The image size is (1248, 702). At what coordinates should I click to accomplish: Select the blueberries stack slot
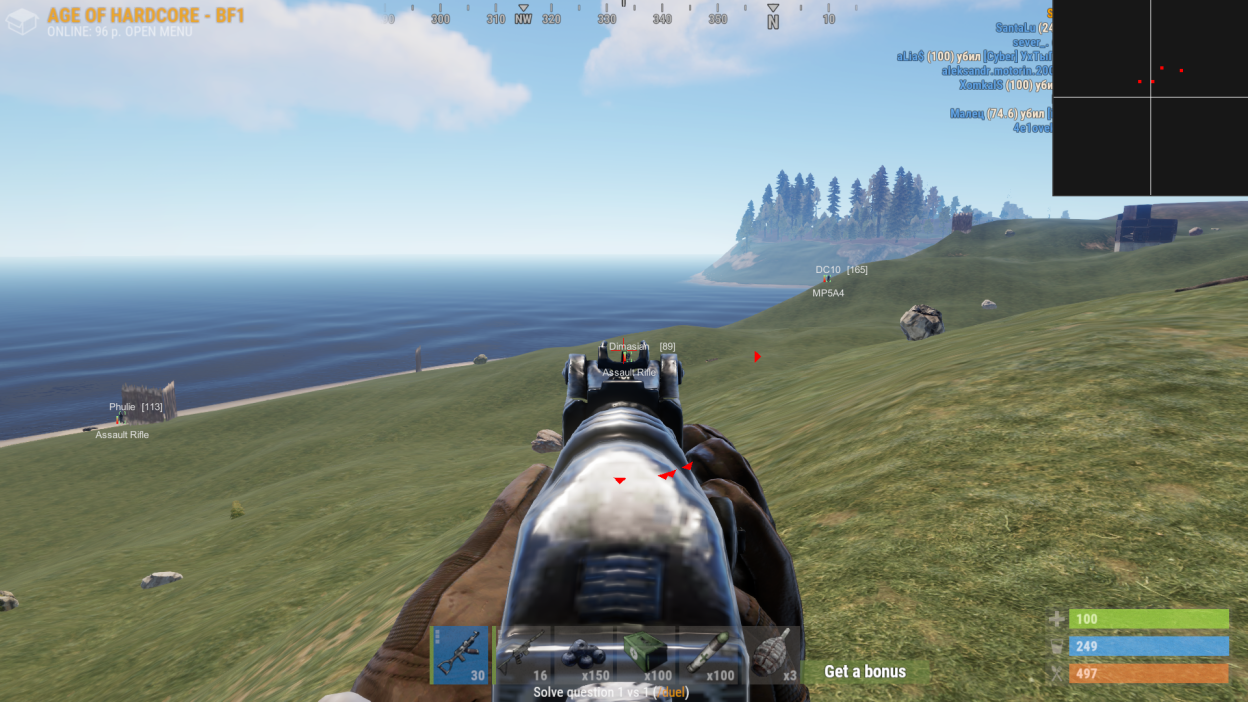point(585,655)
